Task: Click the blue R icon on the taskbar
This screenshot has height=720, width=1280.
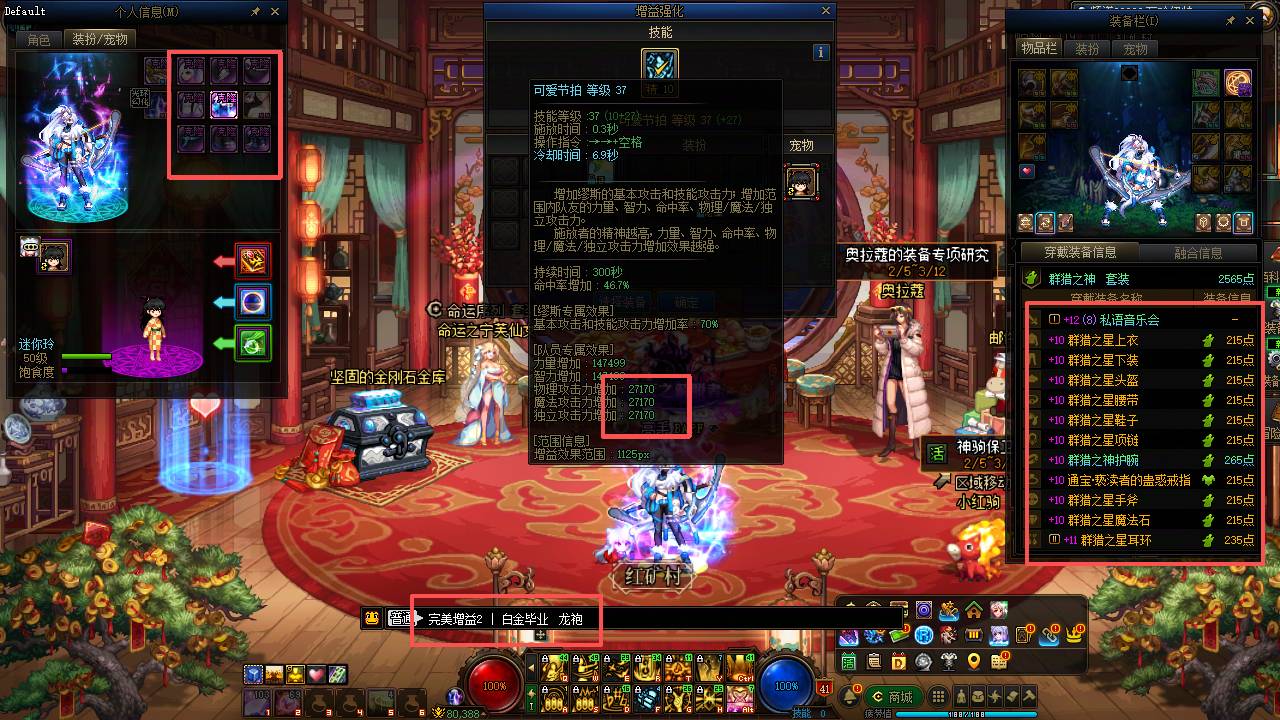Action: pos(924,636)
